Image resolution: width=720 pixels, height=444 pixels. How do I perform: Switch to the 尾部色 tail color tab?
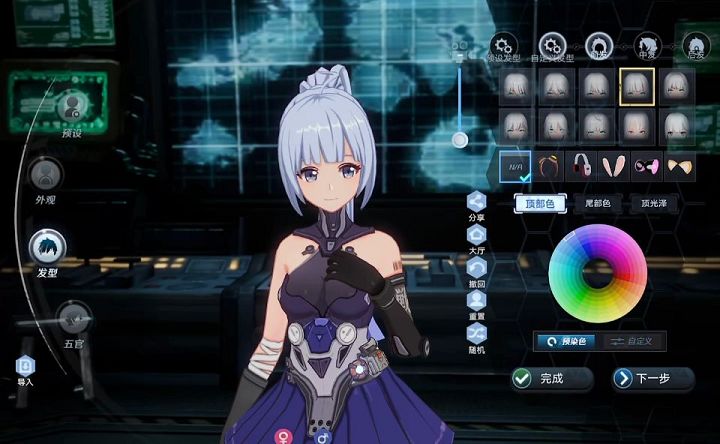[600, 203]
